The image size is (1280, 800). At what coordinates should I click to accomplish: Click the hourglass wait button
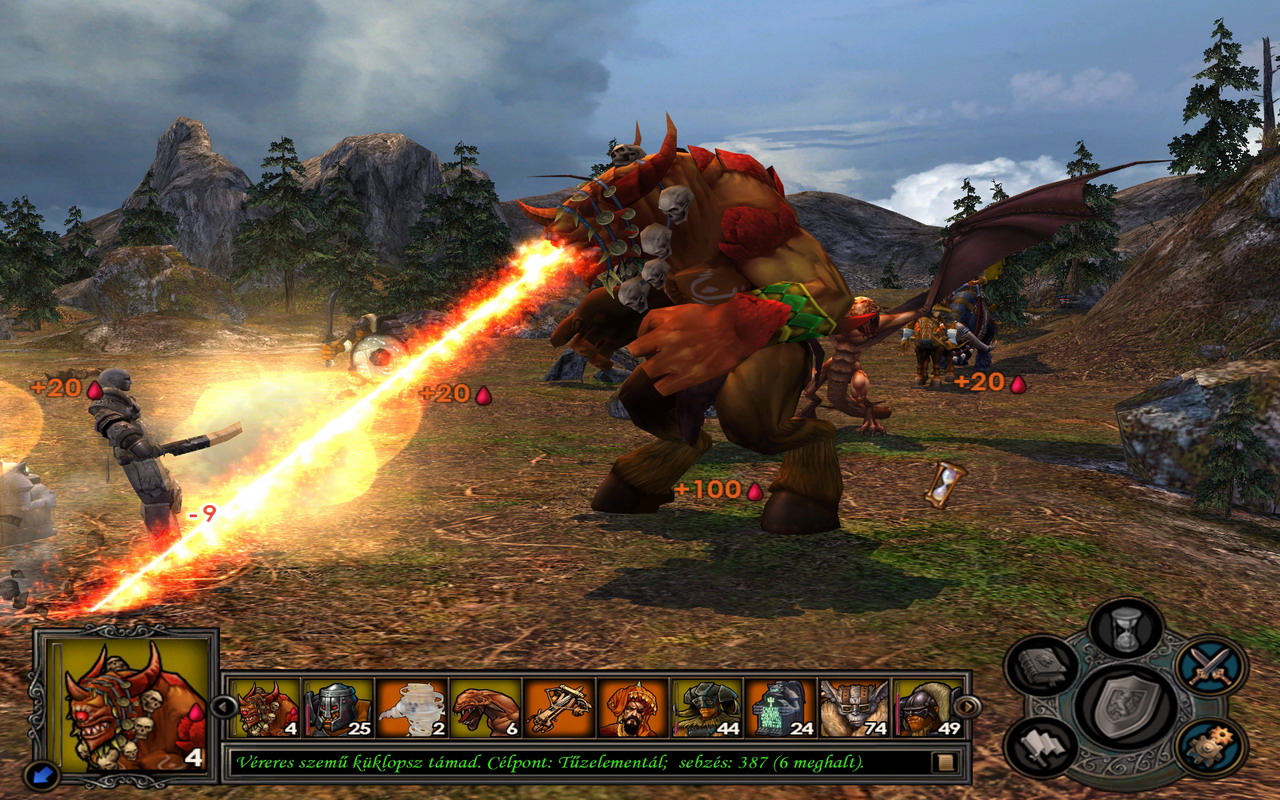coord(1126,628)
